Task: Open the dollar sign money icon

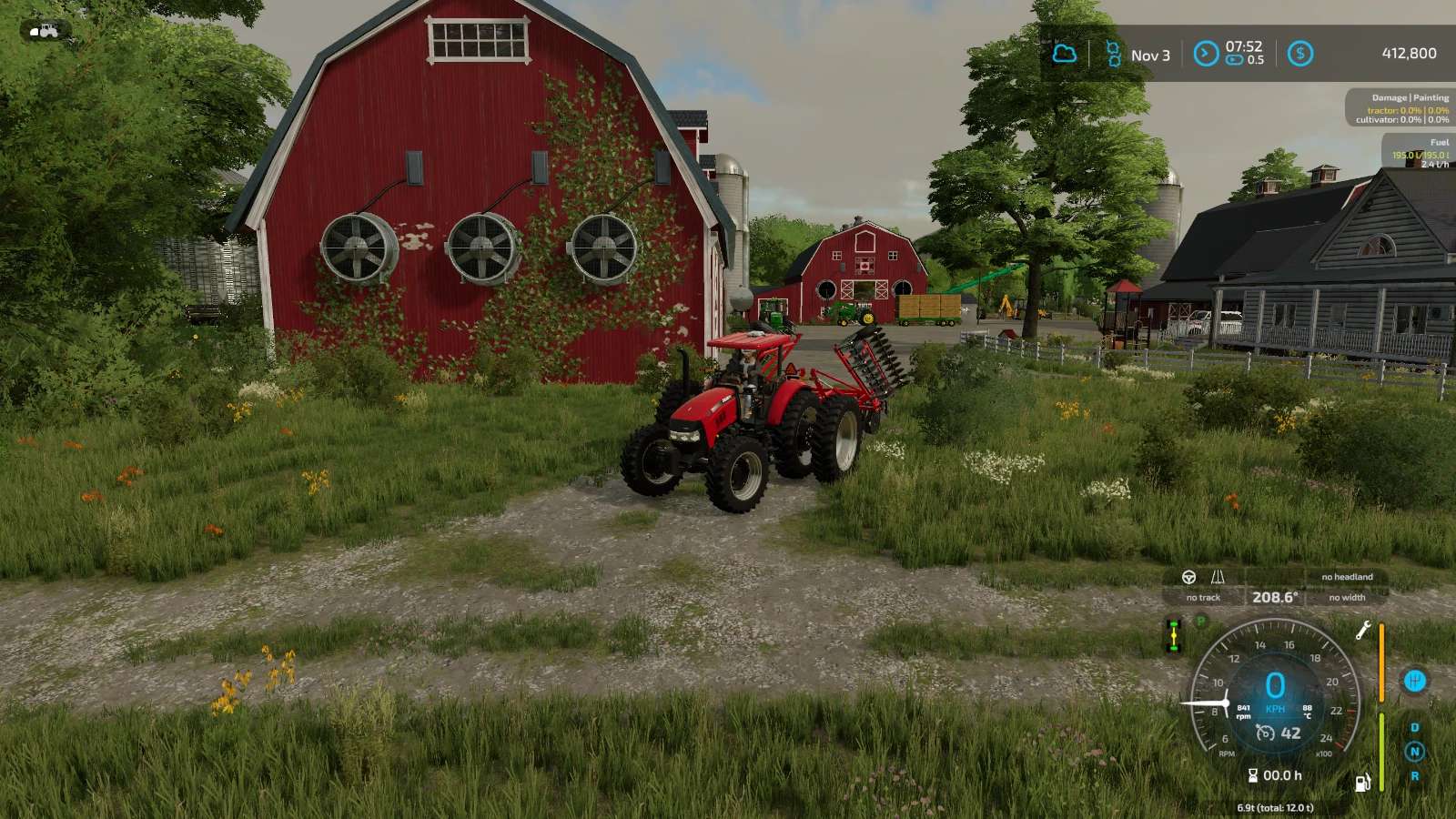Action: (1300, 54)
